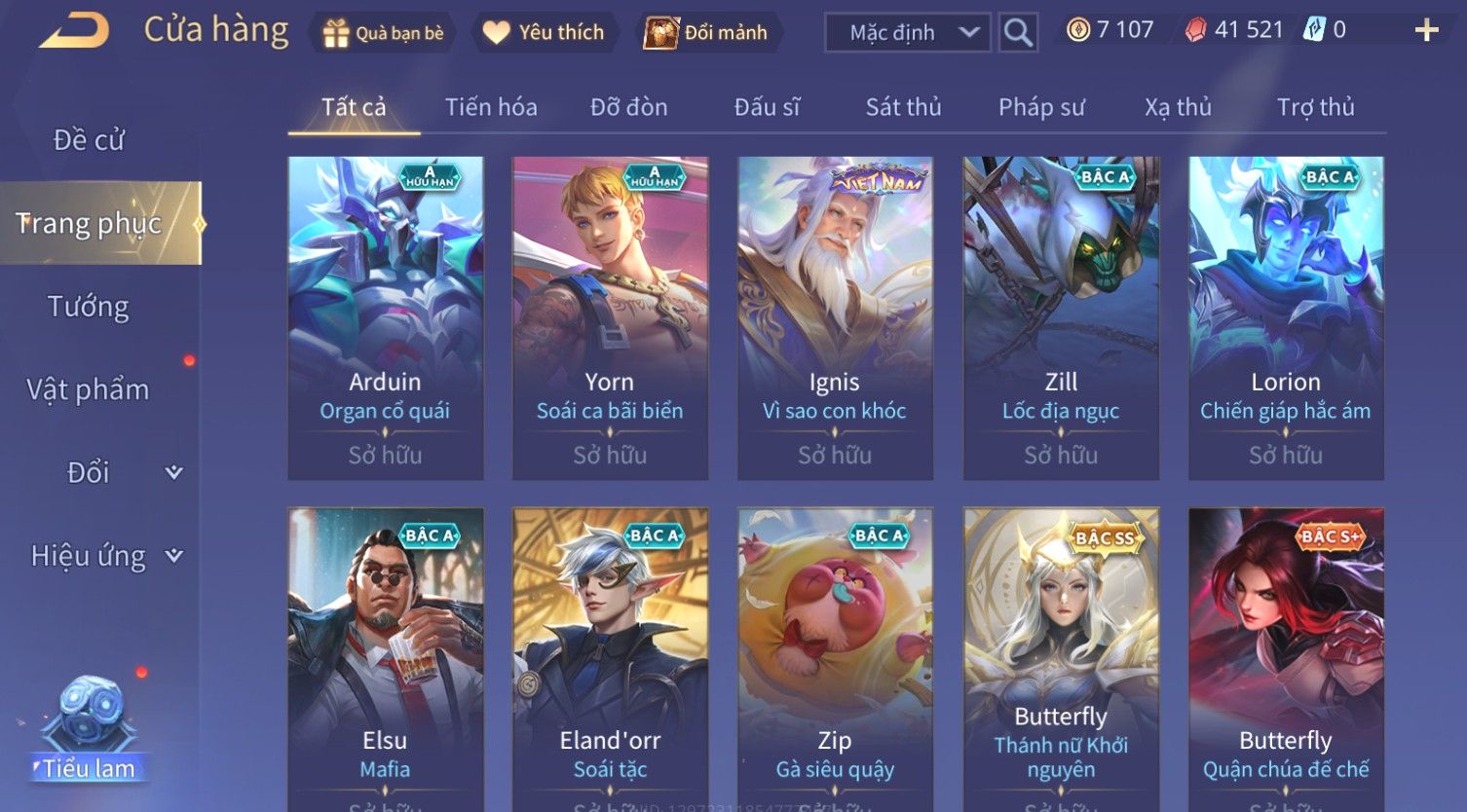This screenshot has width=1467, height=812.
Task: Open the Yêu thích favorites list
Action: (544, 33)
